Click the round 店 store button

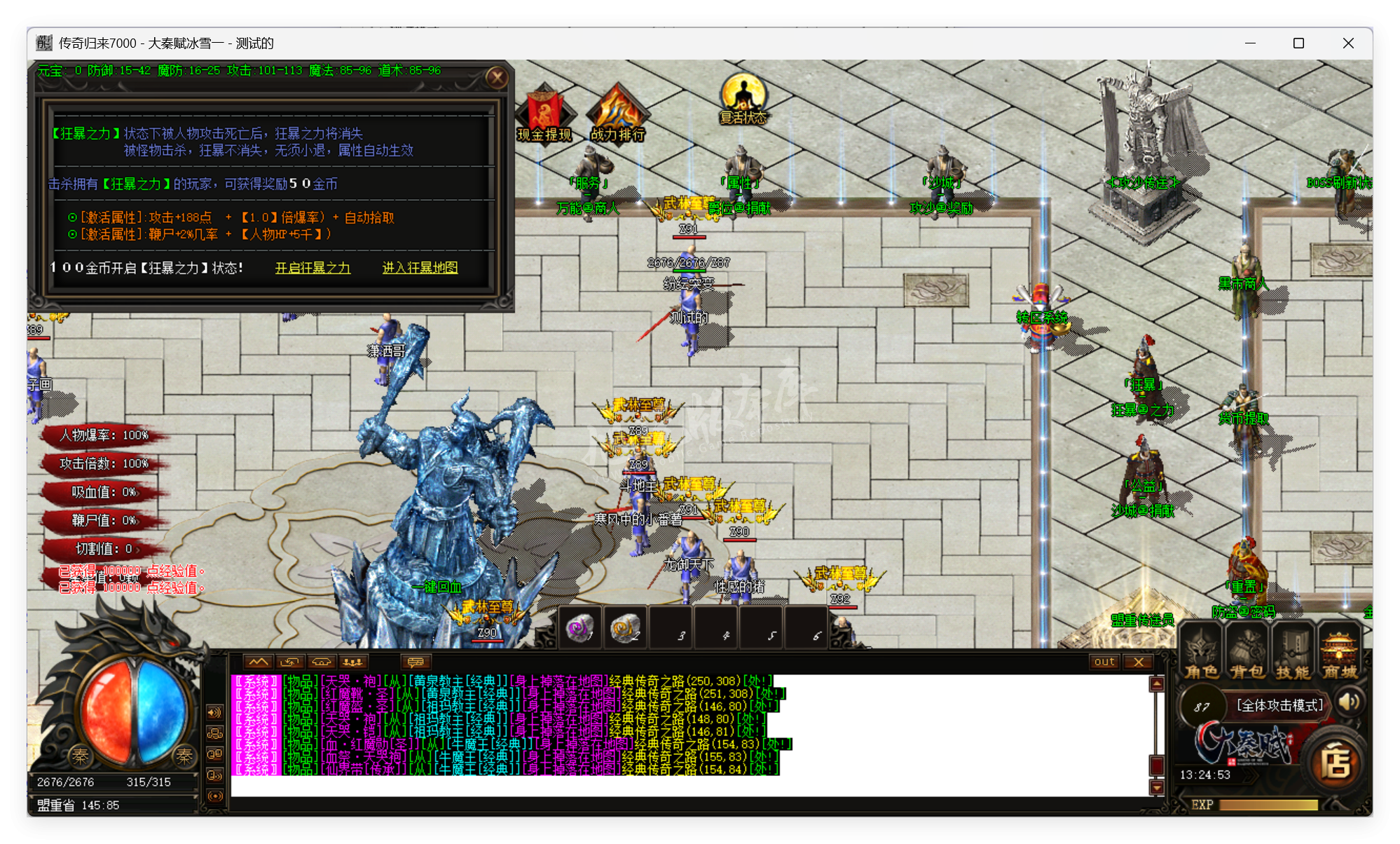click(x=1336, y=763)
